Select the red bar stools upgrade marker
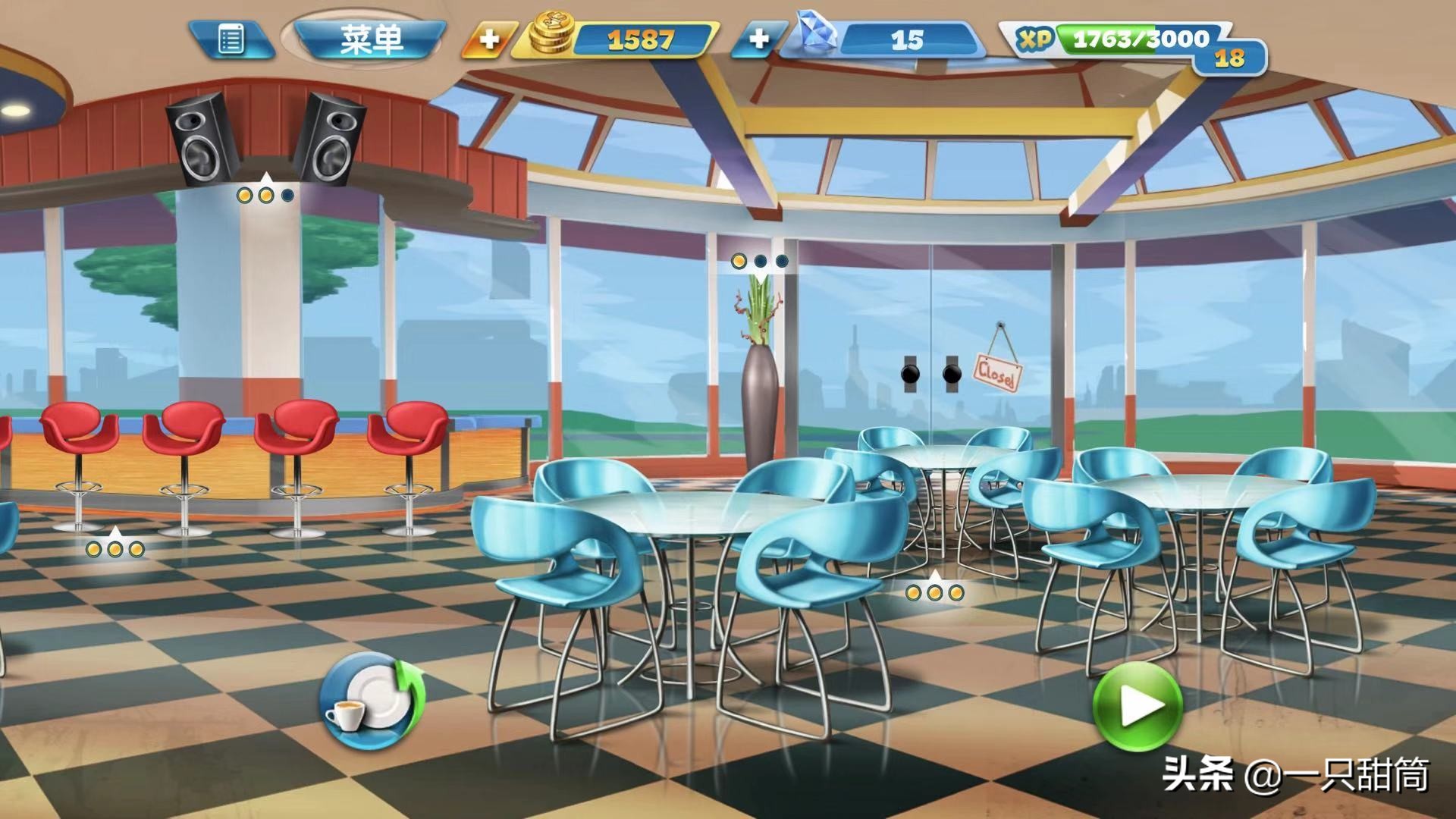The width and height of the screenshot is (1456, 819). [x=115, y=548]
